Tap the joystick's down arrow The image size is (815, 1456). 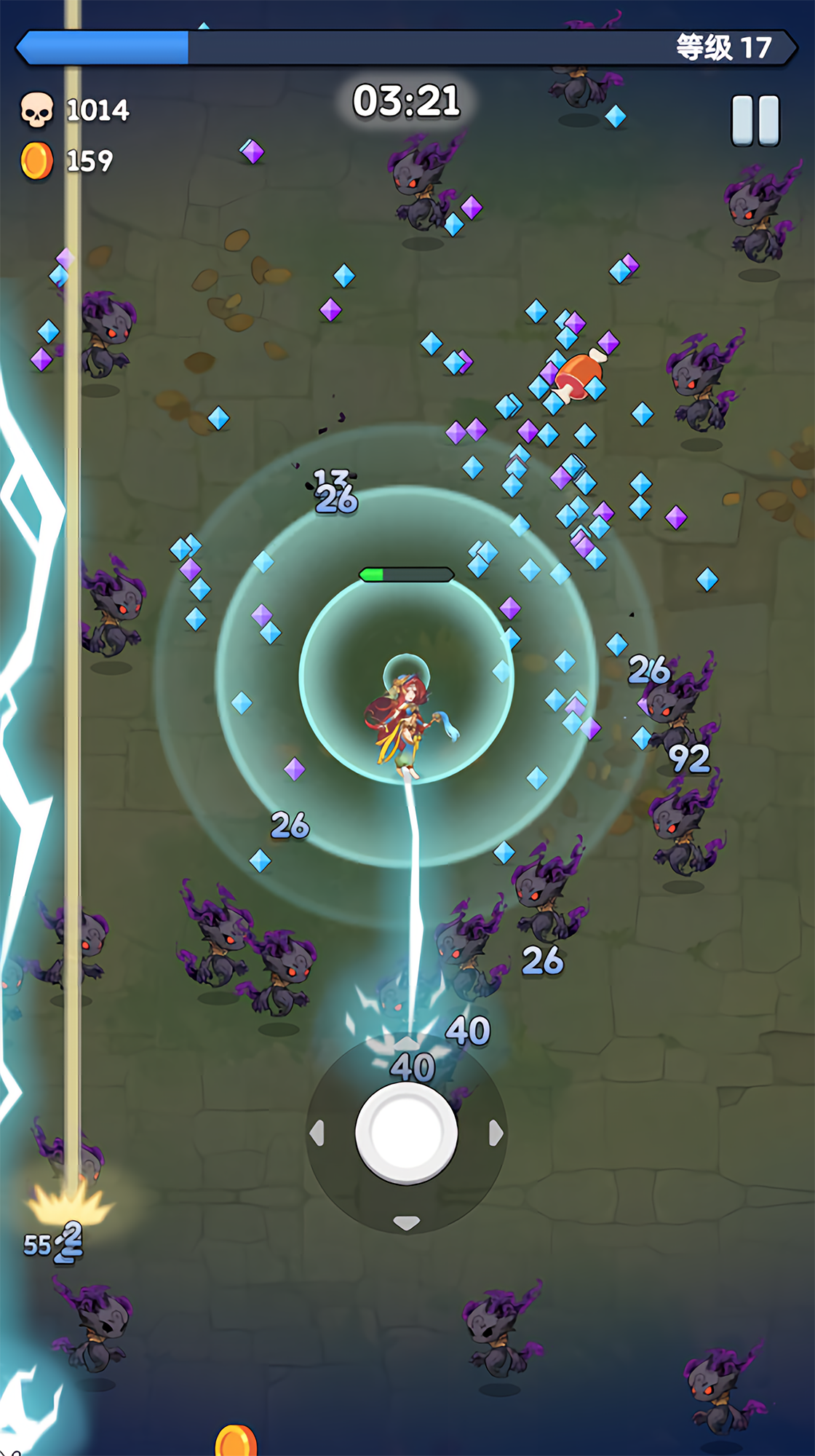coord(406,1222)
